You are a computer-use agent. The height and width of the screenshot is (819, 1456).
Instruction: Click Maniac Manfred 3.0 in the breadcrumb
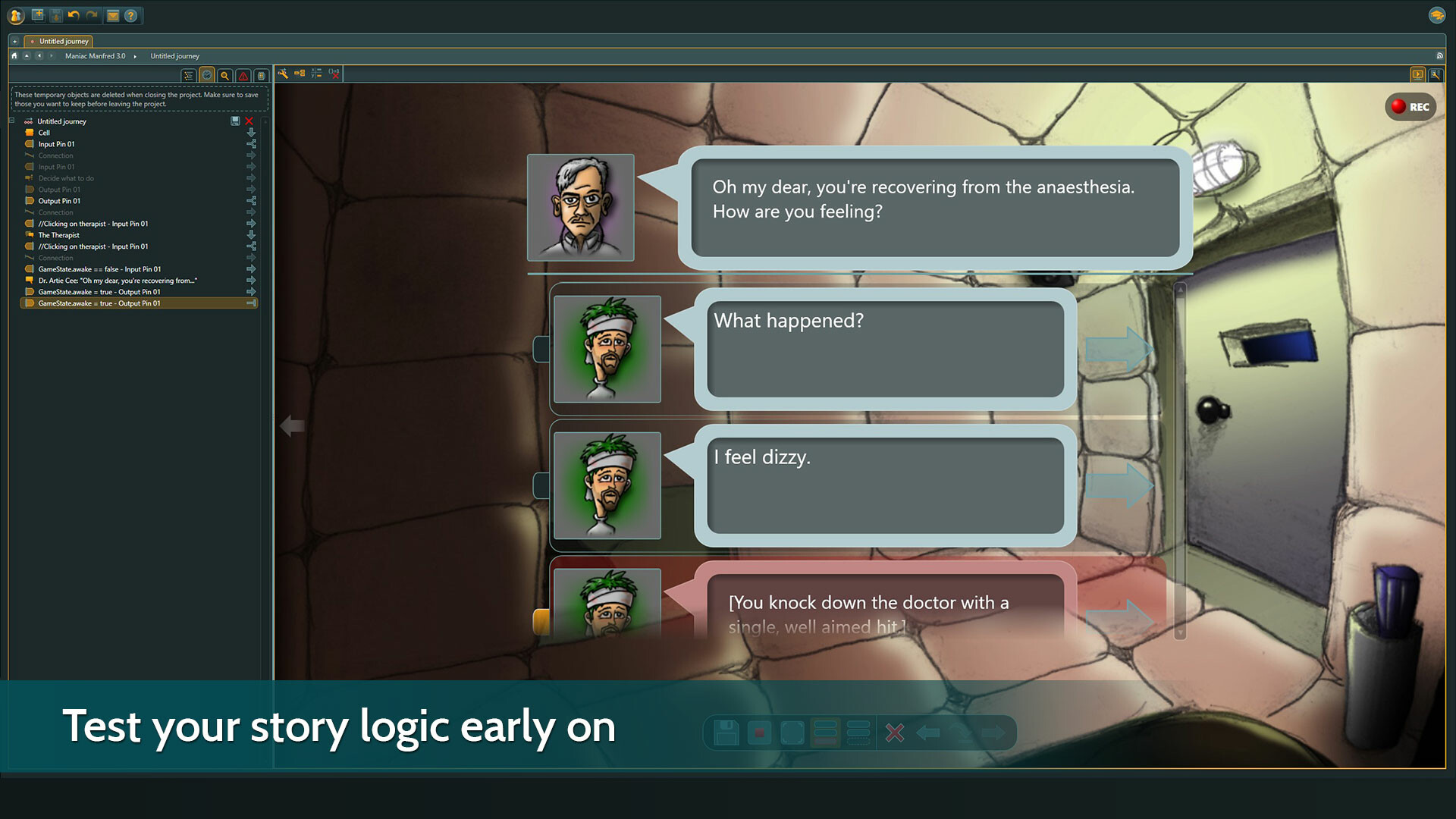coord(96,56)
